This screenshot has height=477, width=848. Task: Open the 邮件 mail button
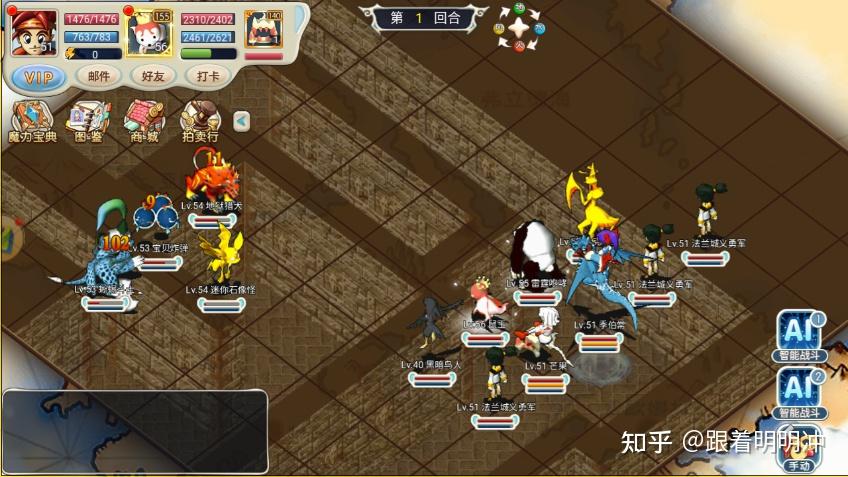click(x=99, y=76)
